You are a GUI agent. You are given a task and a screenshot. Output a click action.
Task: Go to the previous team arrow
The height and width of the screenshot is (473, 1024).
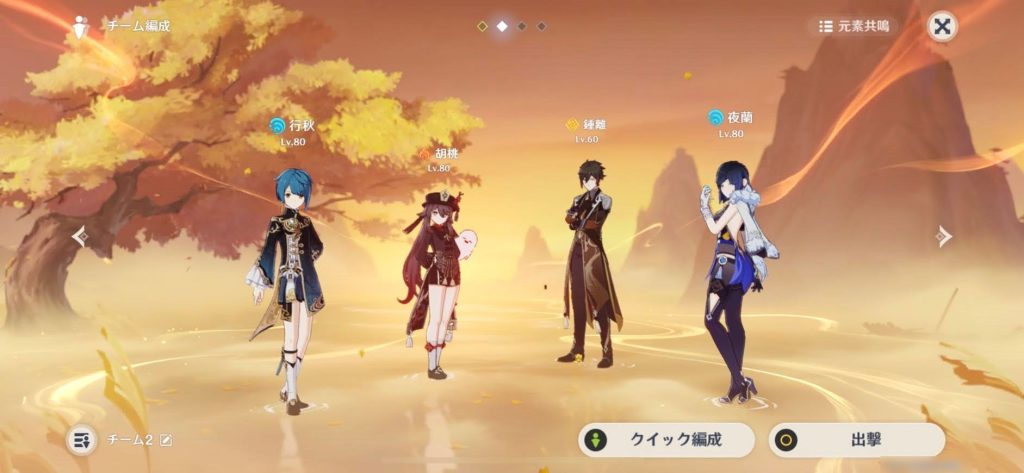(81, 236)
